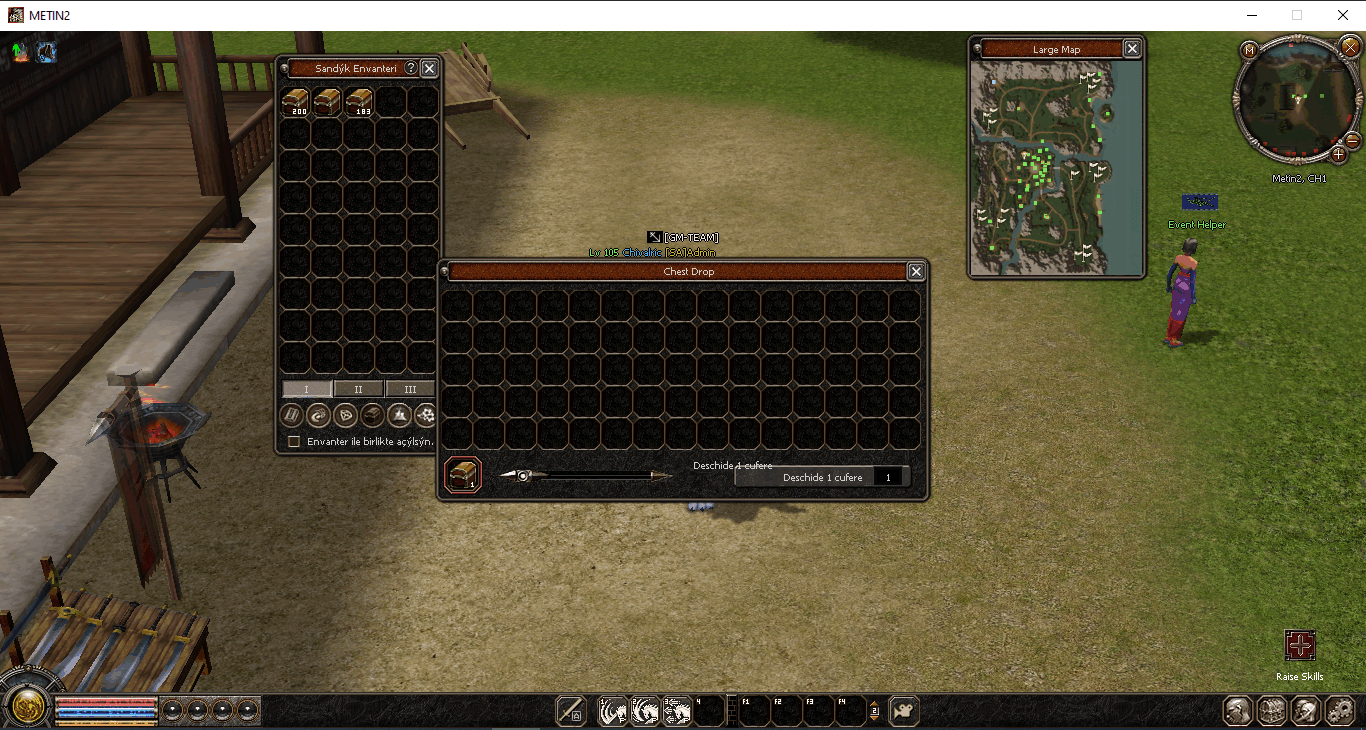Select the chest stack with 183 count
This screenshot has width=1366, height=730.
pyautogui.click(x=359, y=101)
